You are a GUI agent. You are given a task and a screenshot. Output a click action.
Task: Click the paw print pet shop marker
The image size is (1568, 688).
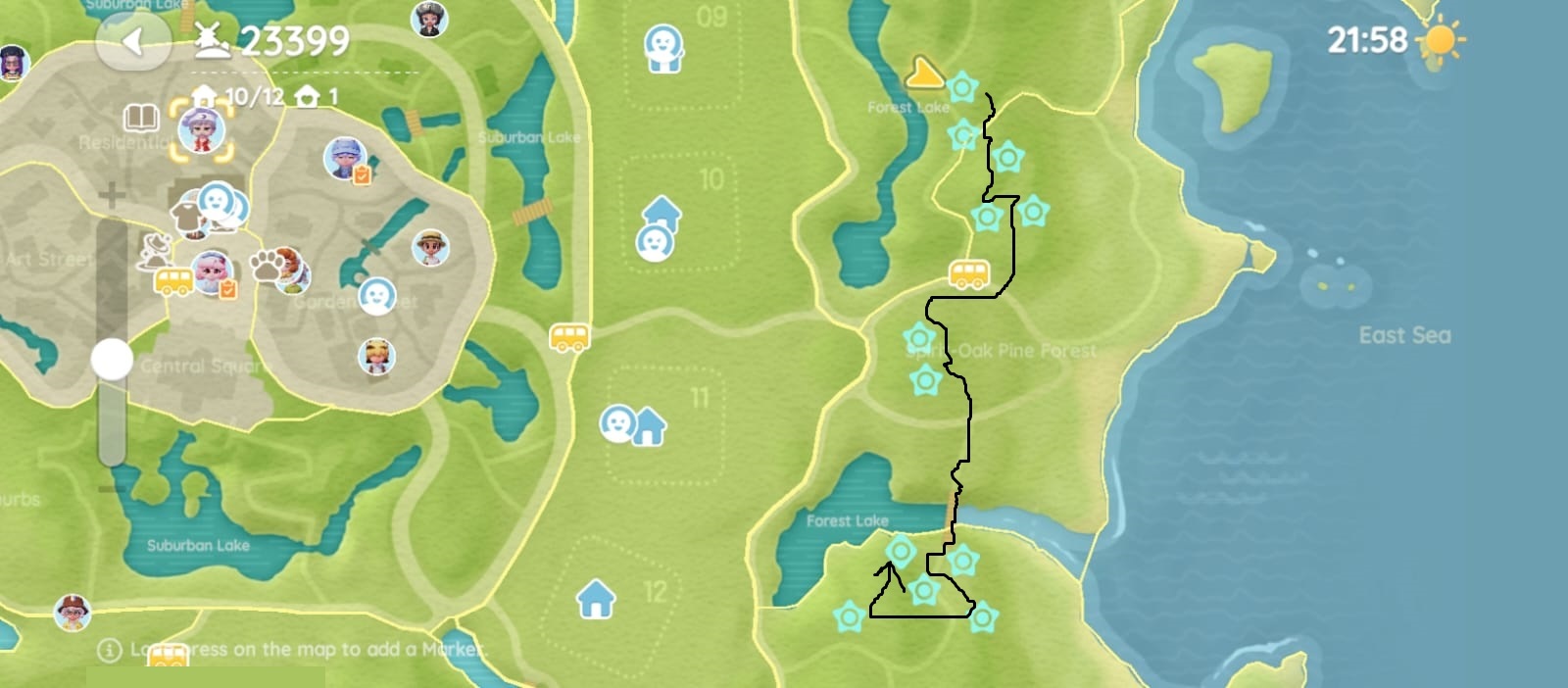pos(267,264)
